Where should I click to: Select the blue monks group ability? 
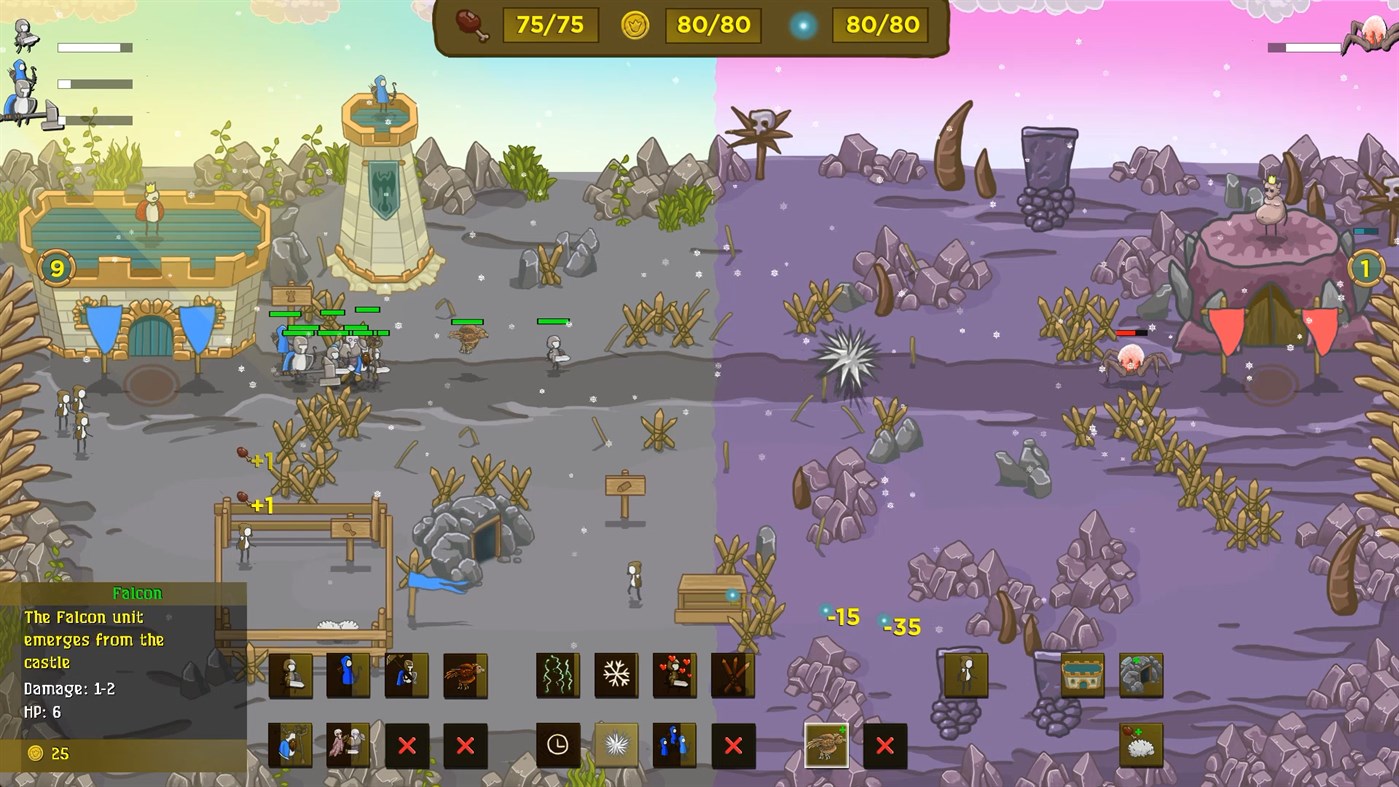(675, 744)
